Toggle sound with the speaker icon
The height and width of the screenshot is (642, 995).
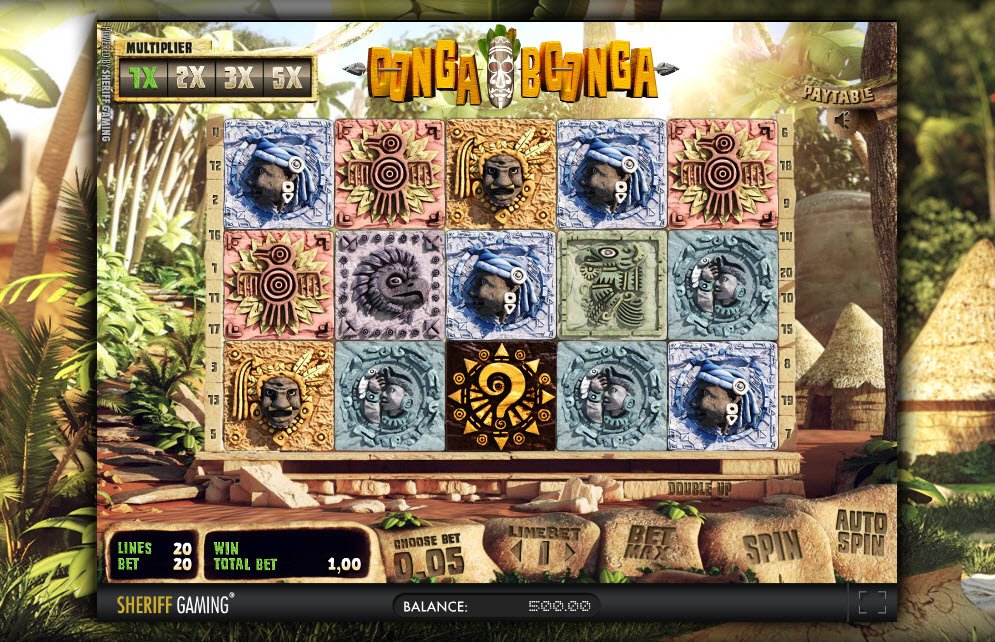click(x=842, y=120)
